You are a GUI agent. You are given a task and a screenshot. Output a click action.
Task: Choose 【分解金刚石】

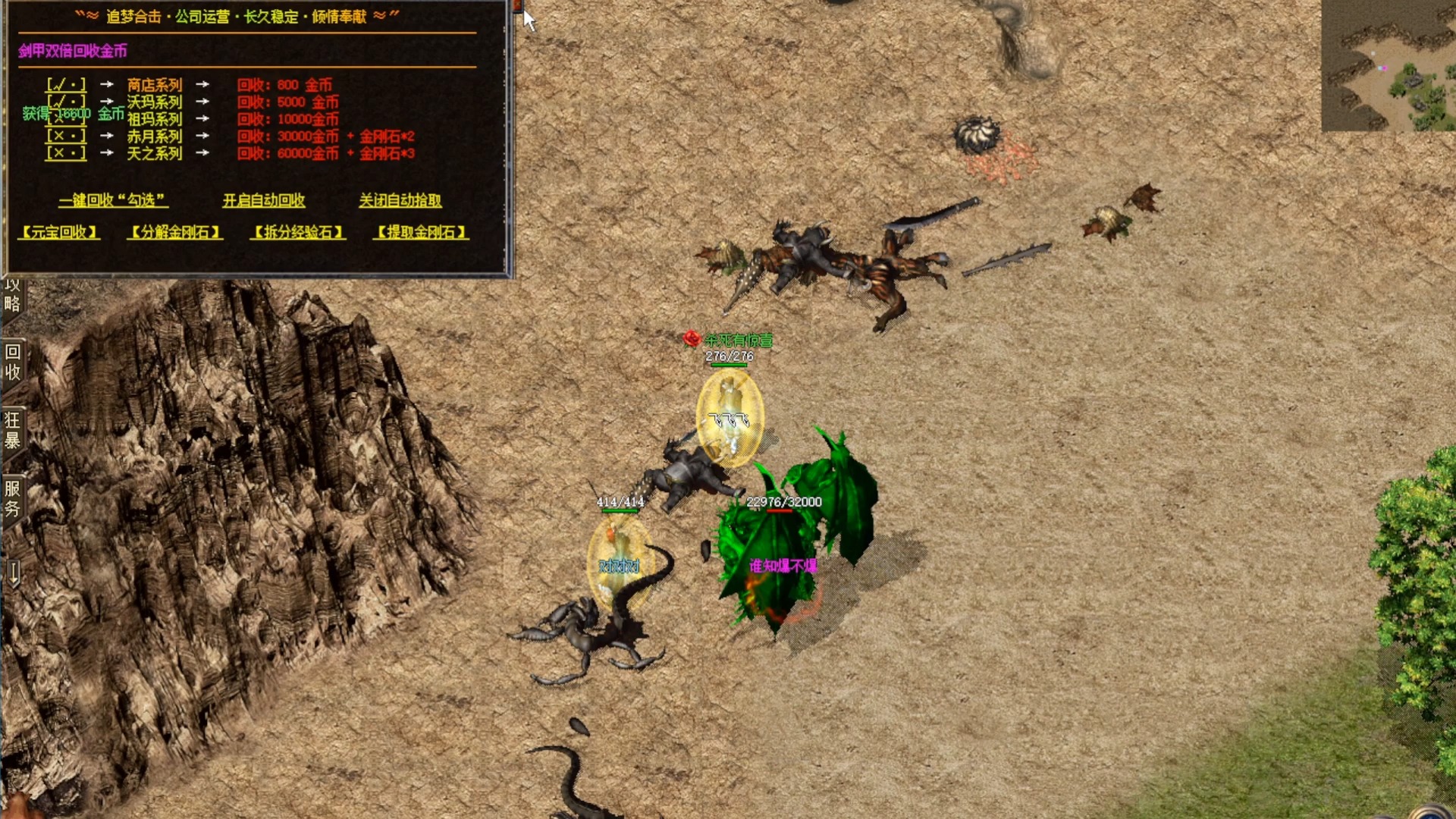click(x=174, y=232)
